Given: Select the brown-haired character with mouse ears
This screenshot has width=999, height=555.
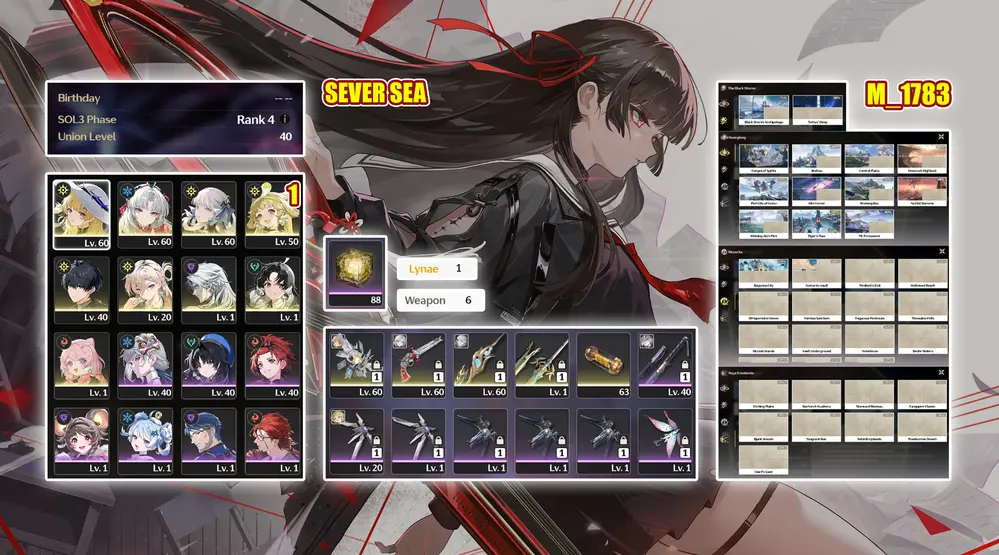Looking at the screenshot, I should tap(82, 439).
